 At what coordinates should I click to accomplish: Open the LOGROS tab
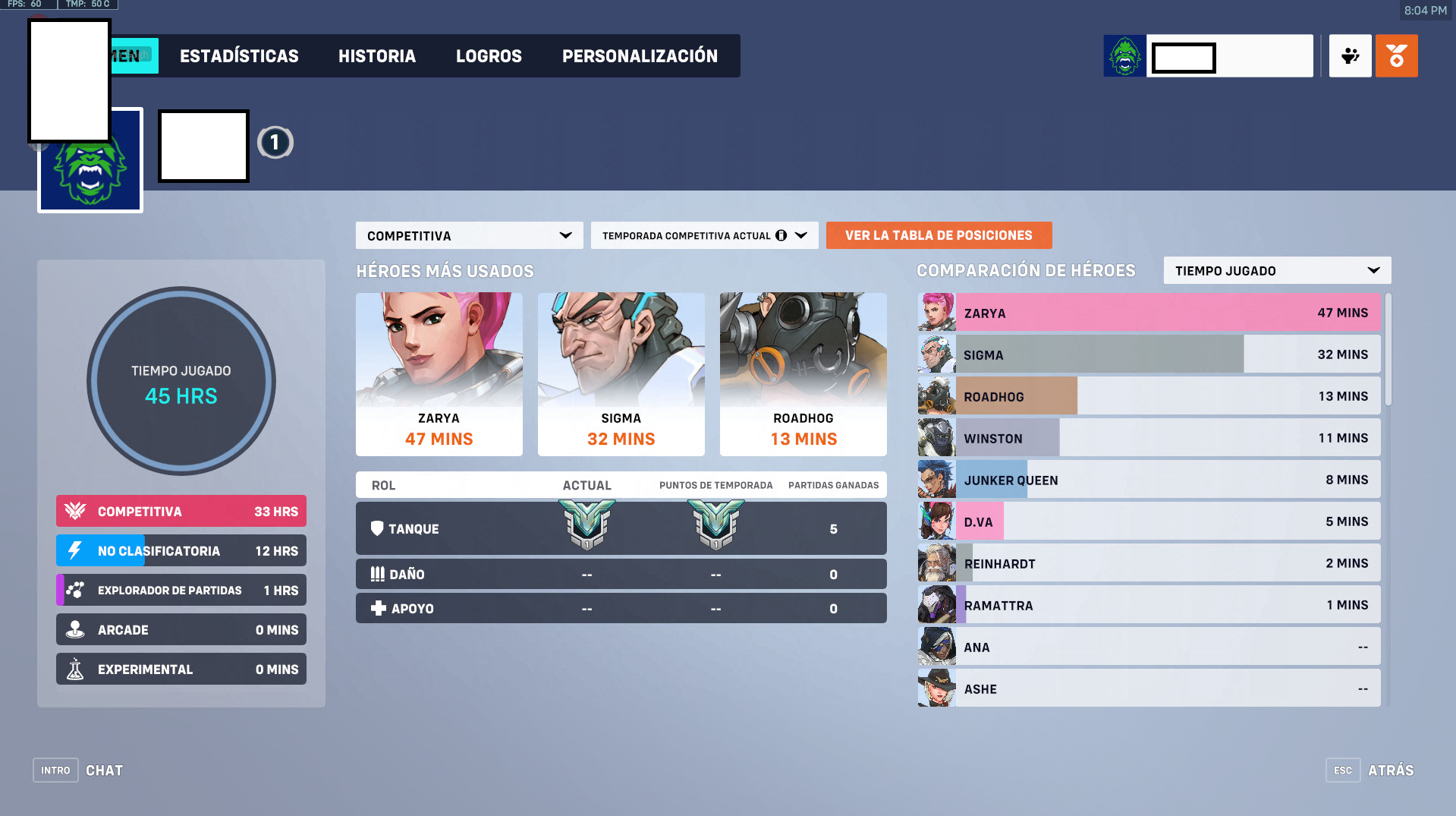tap(489, 55)
